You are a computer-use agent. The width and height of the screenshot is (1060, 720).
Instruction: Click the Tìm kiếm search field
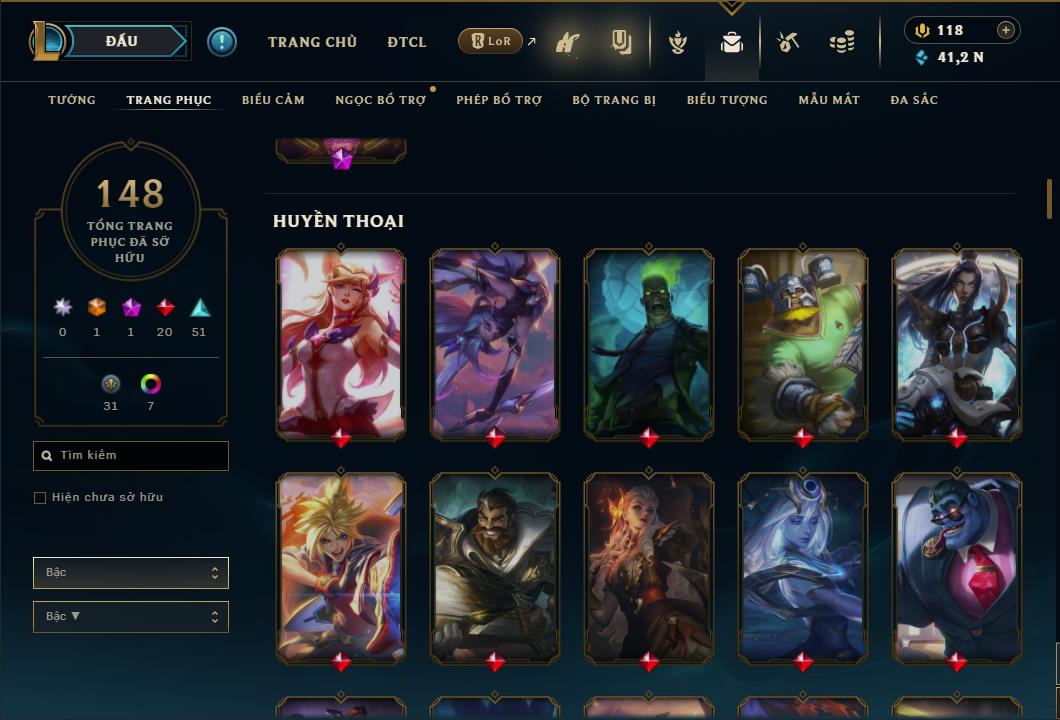131,456
